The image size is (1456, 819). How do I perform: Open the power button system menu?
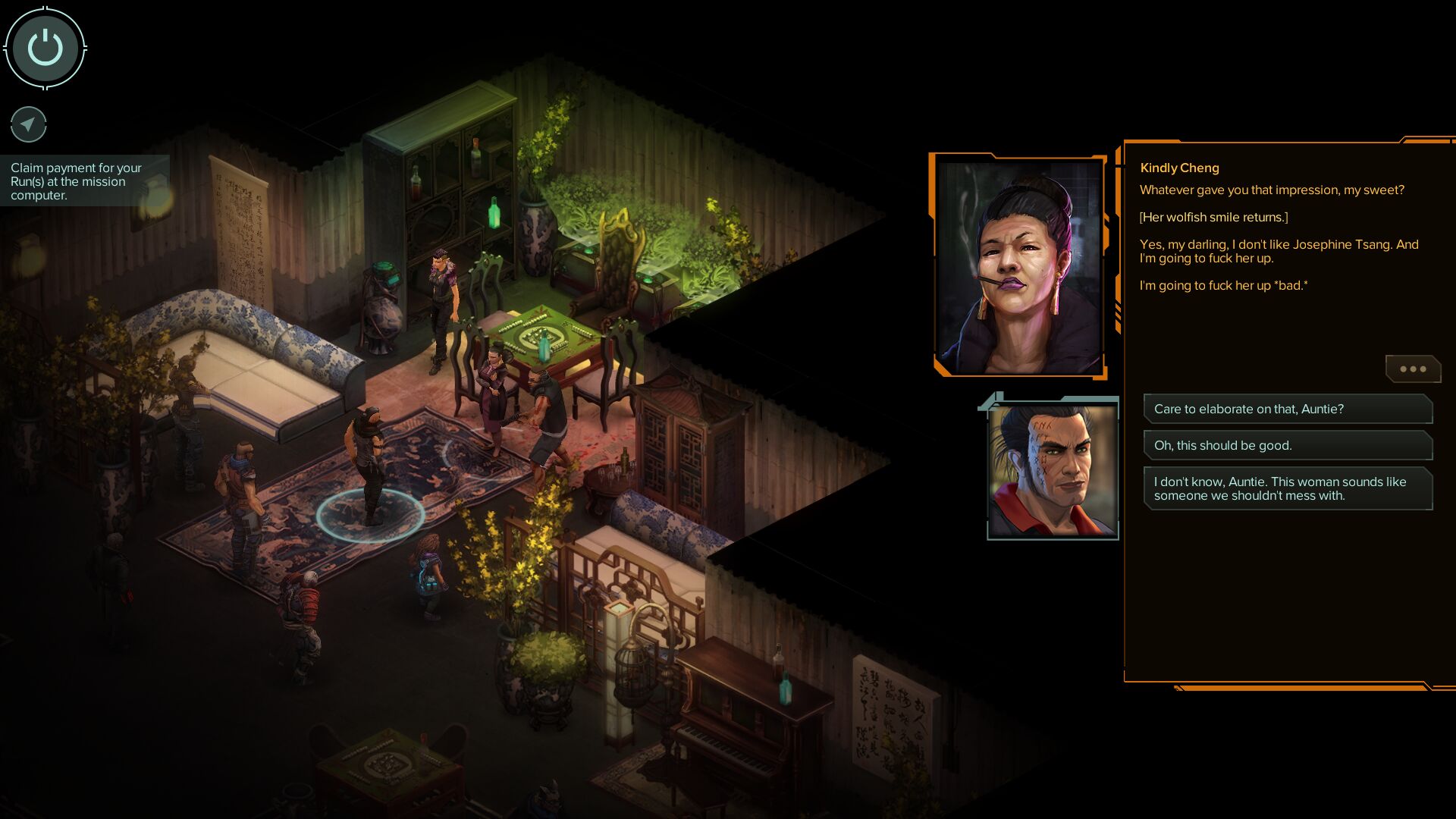coord(45,48)
